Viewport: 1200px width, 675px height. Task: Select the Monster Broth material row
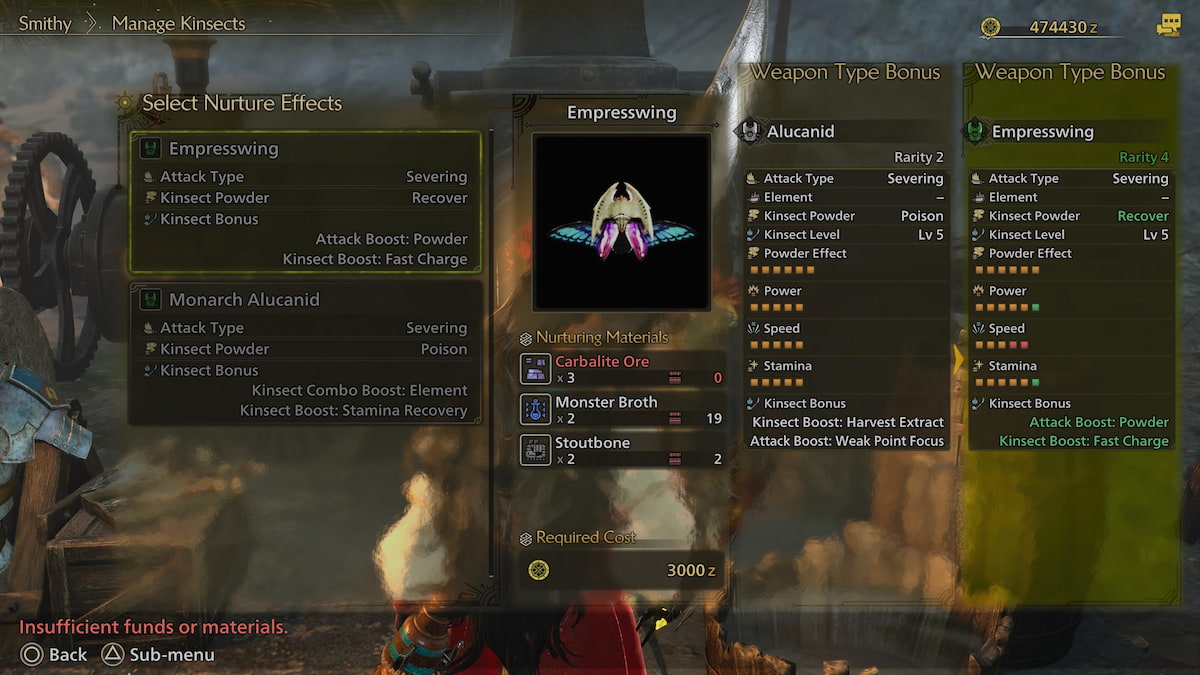622,410
